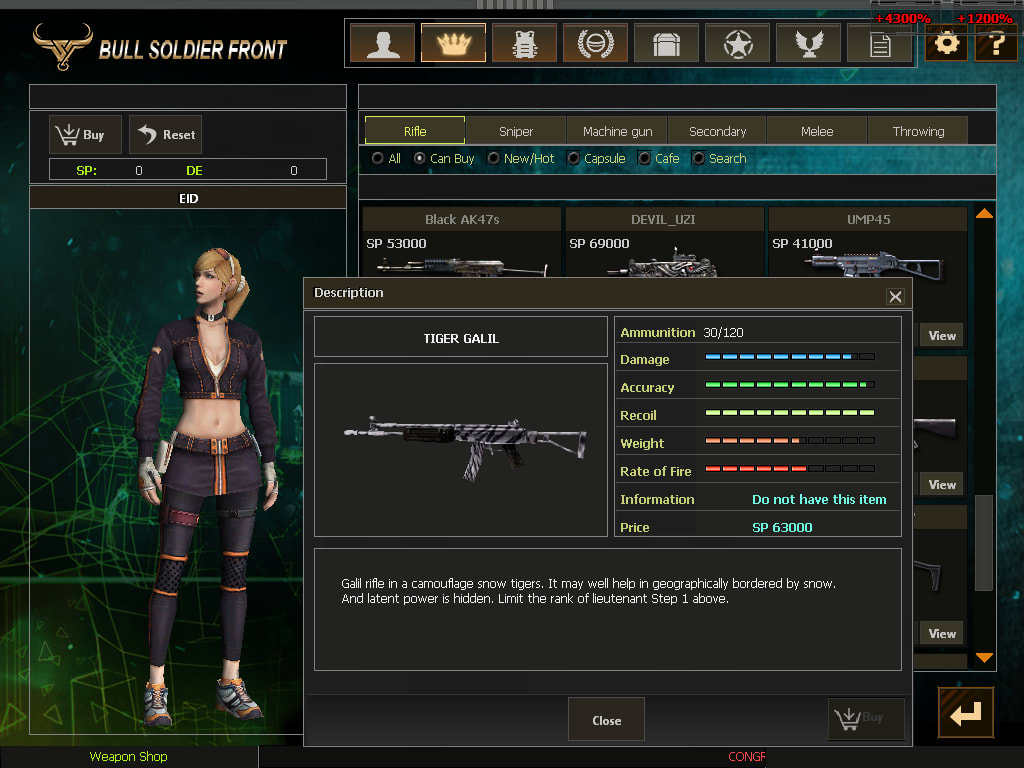
Task: Click the return arrow back button
Action: [965, 713]
